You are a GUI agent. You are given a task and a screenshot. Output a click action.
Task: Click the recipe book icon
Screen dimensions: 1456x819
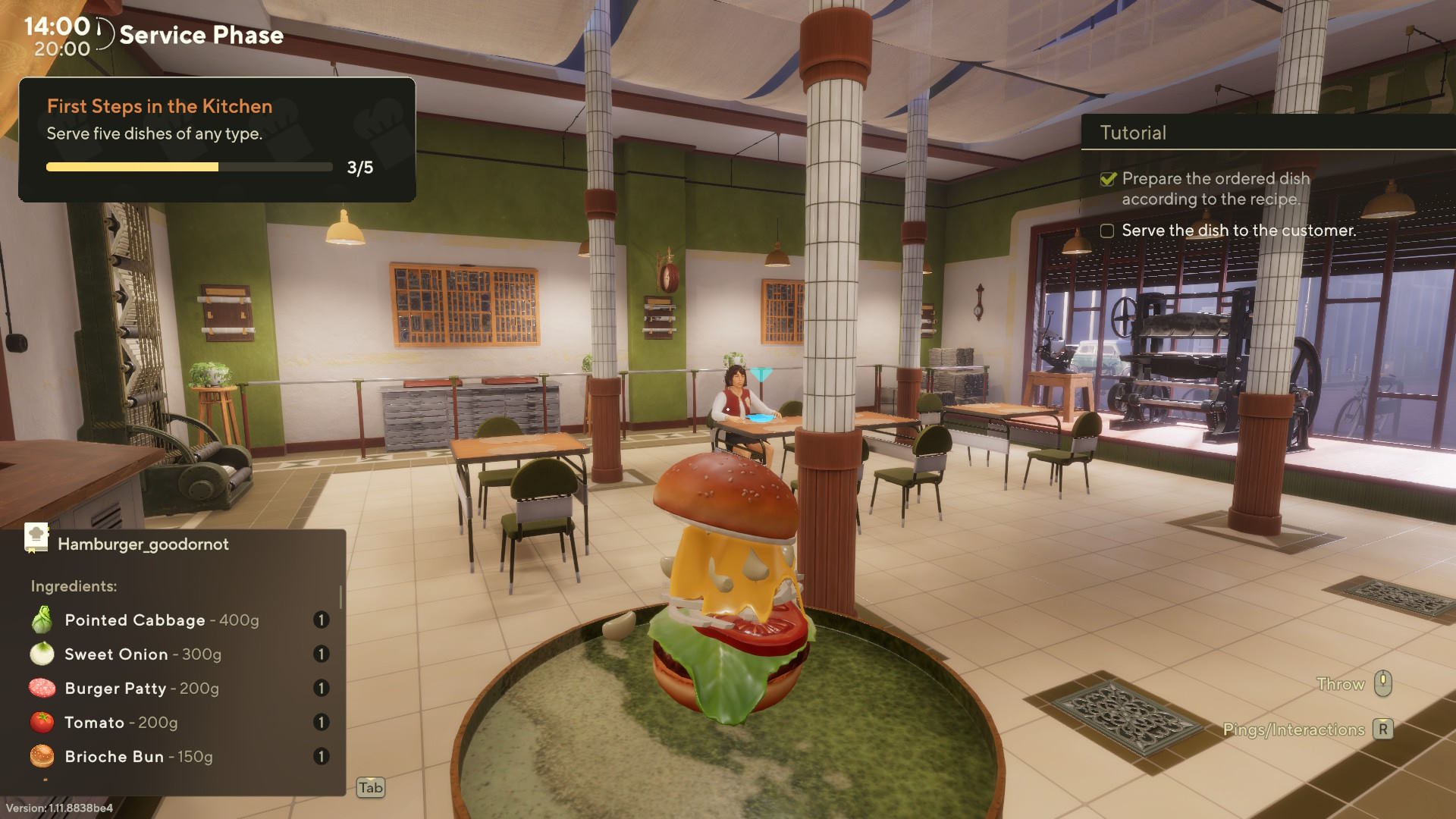click(x=36, y=538)
